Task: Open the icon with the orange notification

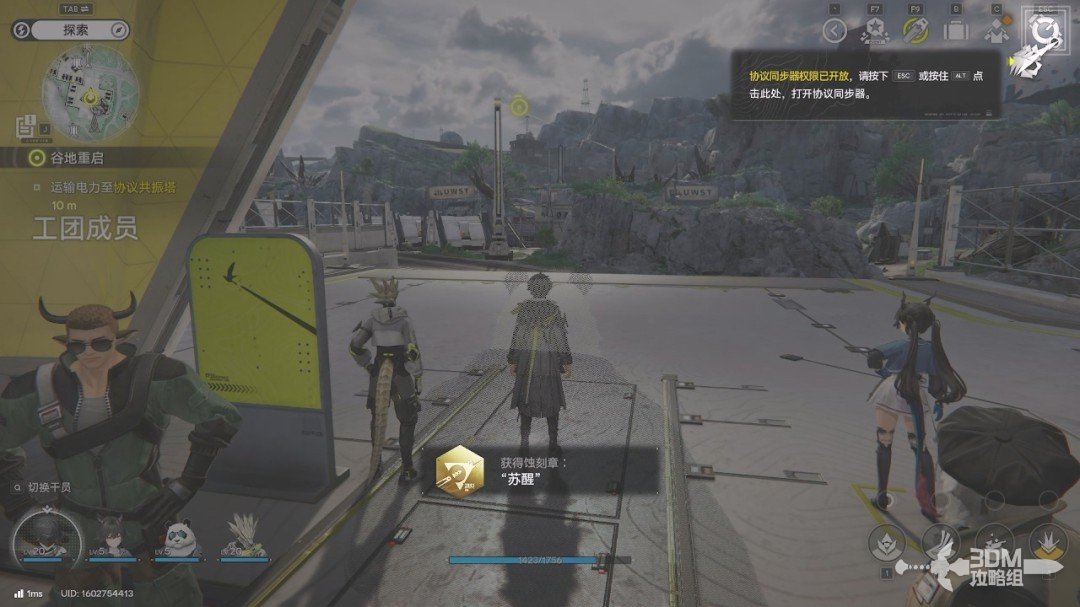Action: click(996, 31)
